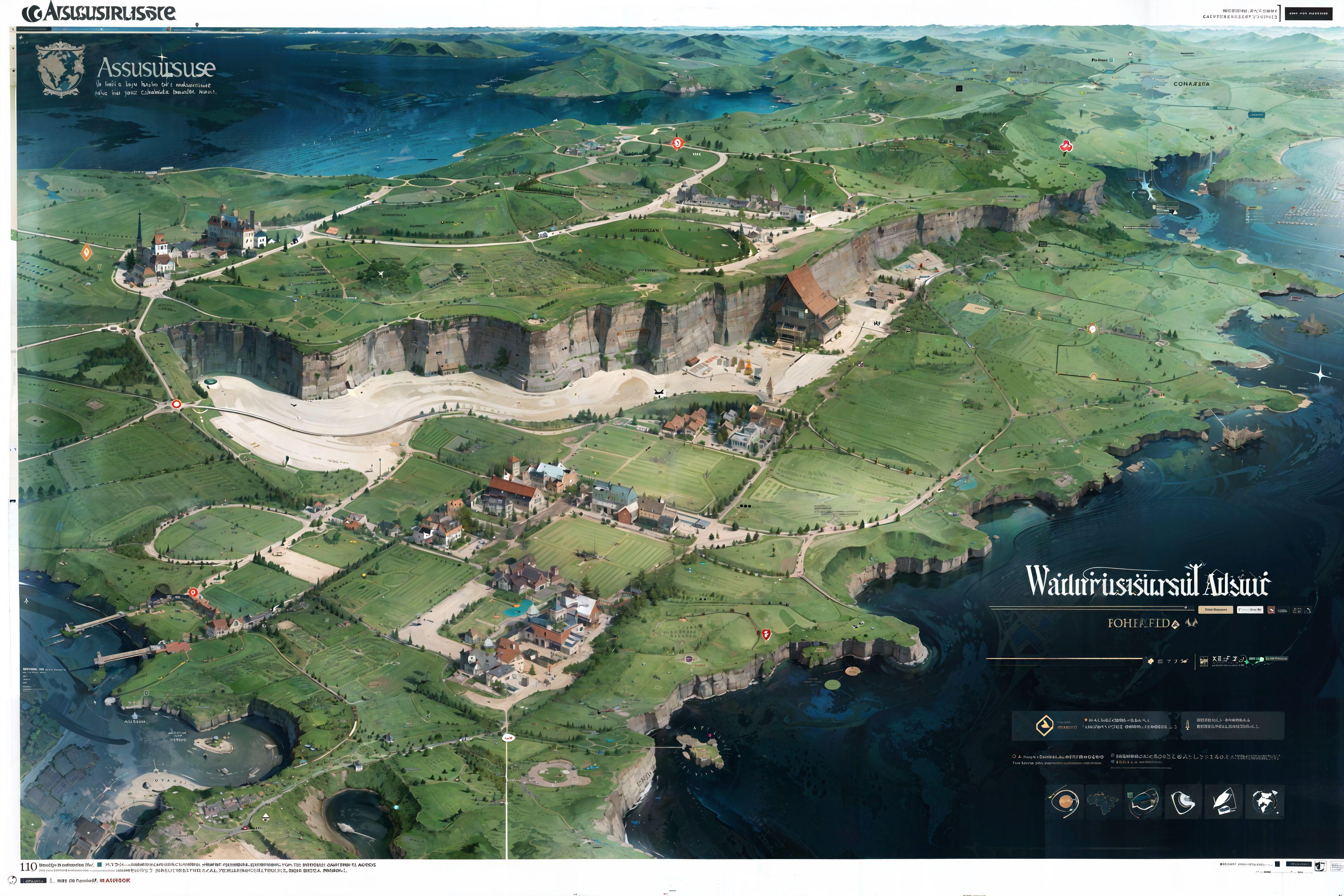1344x896 pixels.
Task: Click the gold diamond icon beside FOHERFLD
Action: click(1176, 625)
